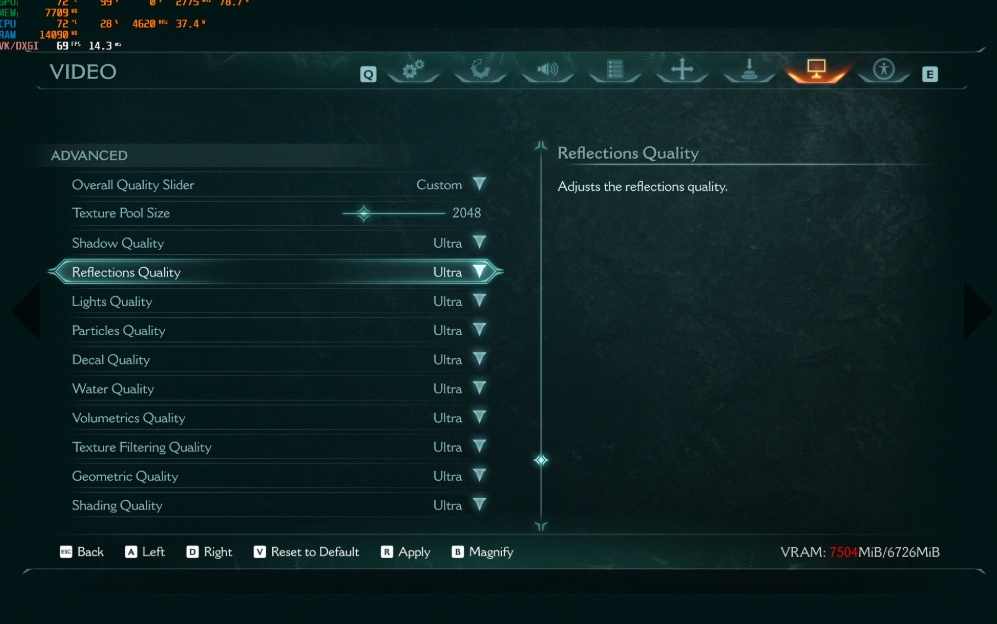Open the accessibility figure tab

(883, 70)
